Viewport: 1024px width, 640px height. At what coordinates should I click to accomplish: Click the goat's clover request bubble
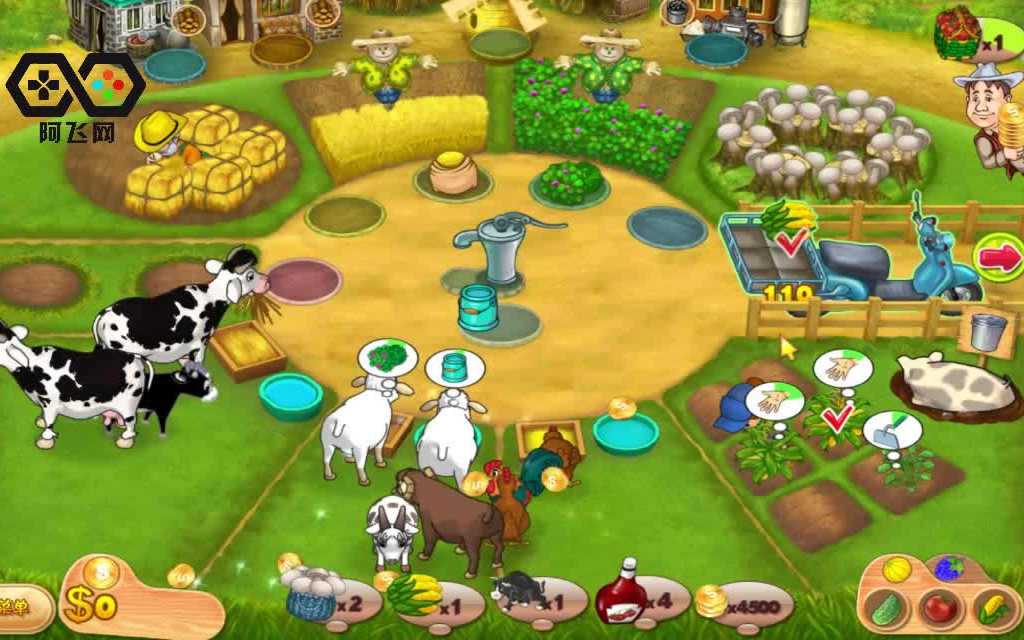tap(386, 359)
